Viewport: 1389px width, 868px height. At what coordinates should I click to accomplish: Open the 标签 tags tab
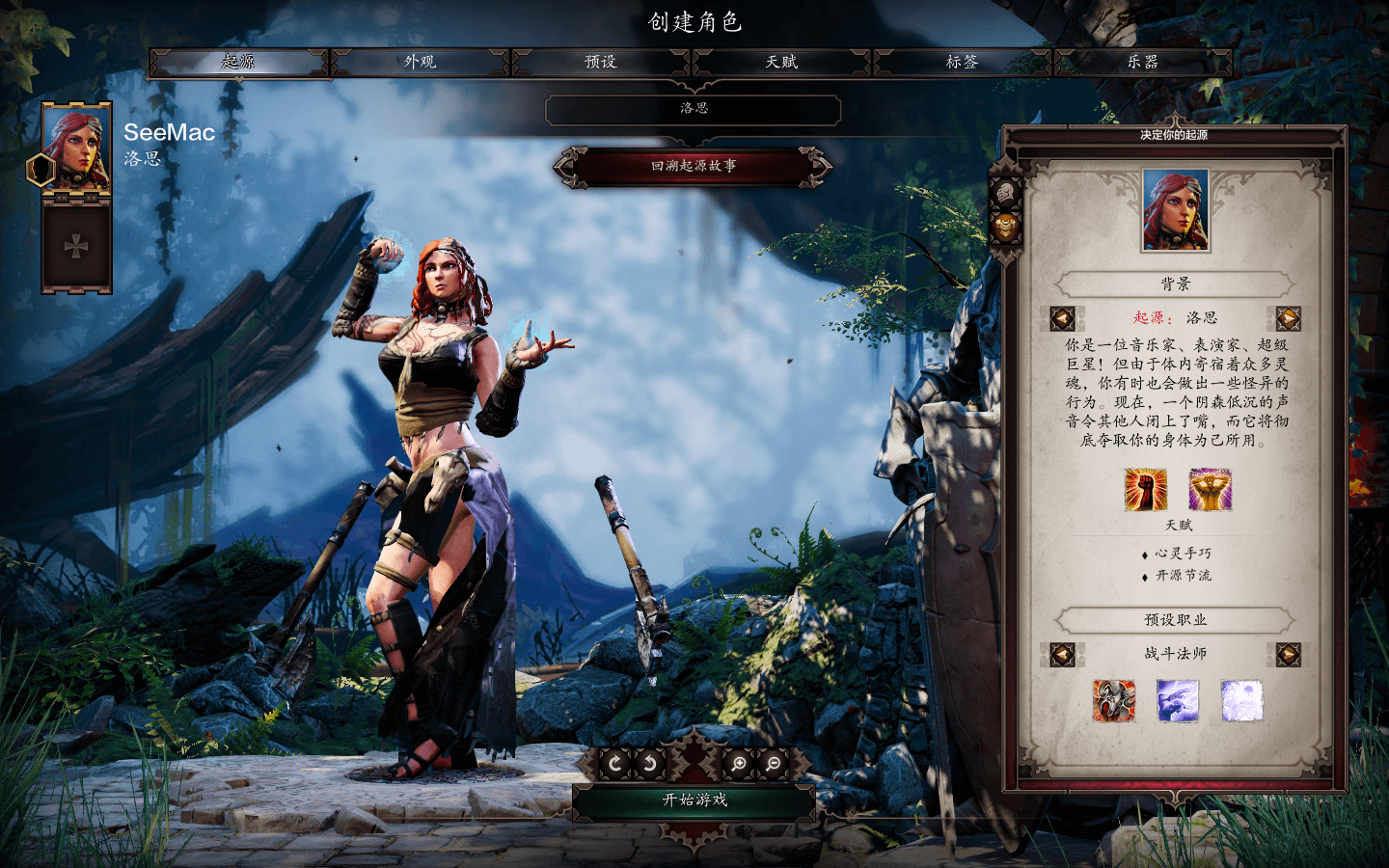962,62
